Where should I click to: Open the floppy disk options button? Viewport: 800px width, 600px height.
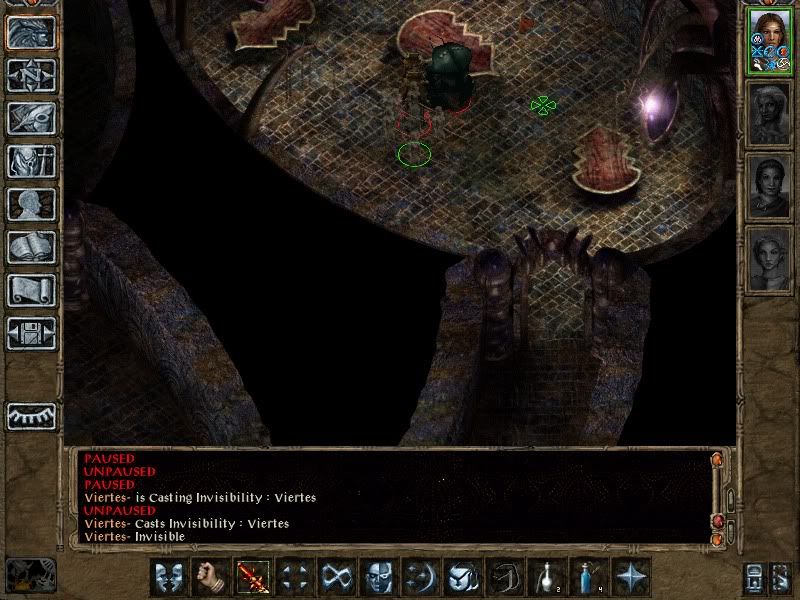coord(32,333)
